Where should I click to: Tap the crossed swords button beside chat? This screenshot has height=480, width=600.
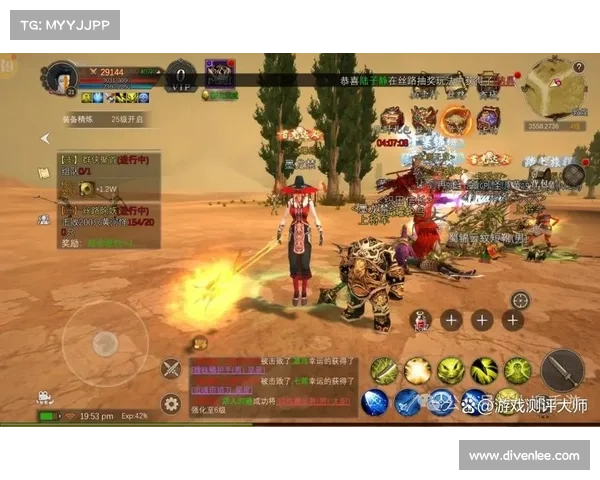(171, 368)
